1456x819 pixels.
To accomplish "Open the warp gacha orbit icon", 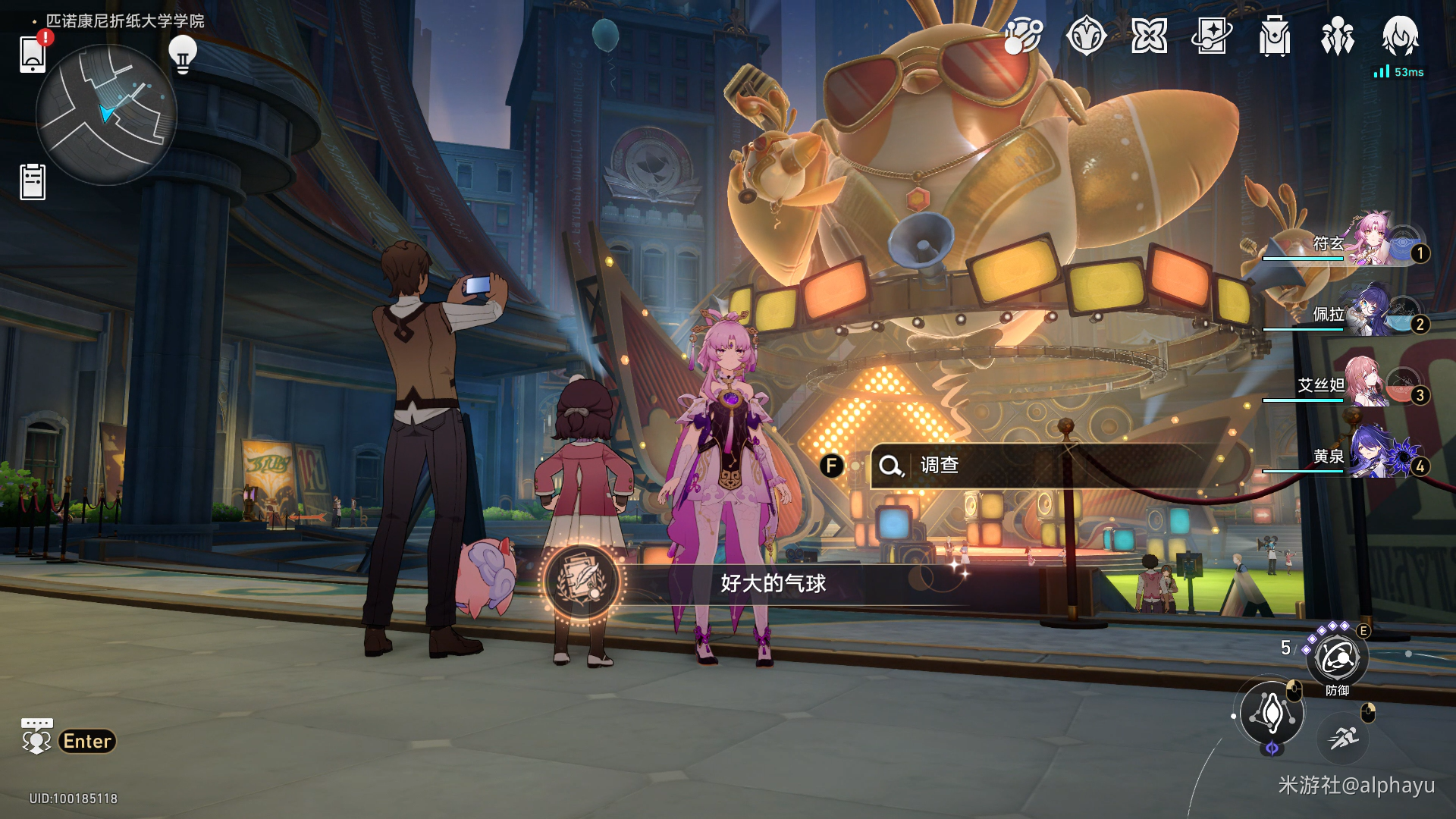I will (1023, 36).
